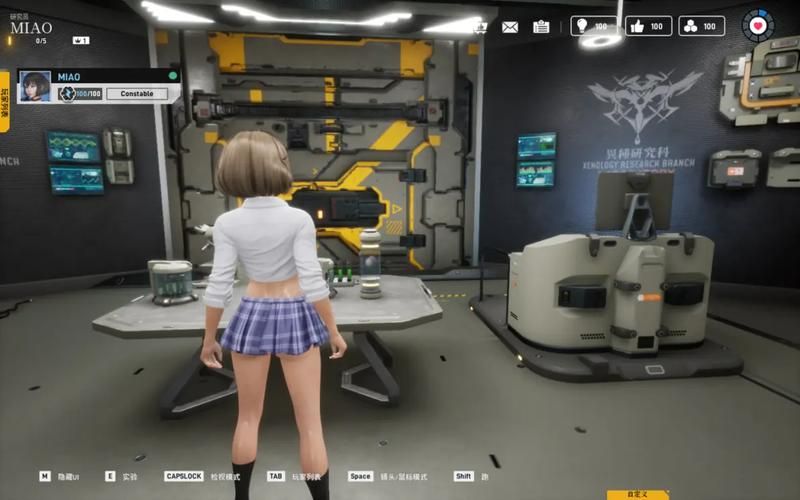This screenshot has width=800, height=500.
Task: Open the shopping cart store icon
Action: (480, 27)
